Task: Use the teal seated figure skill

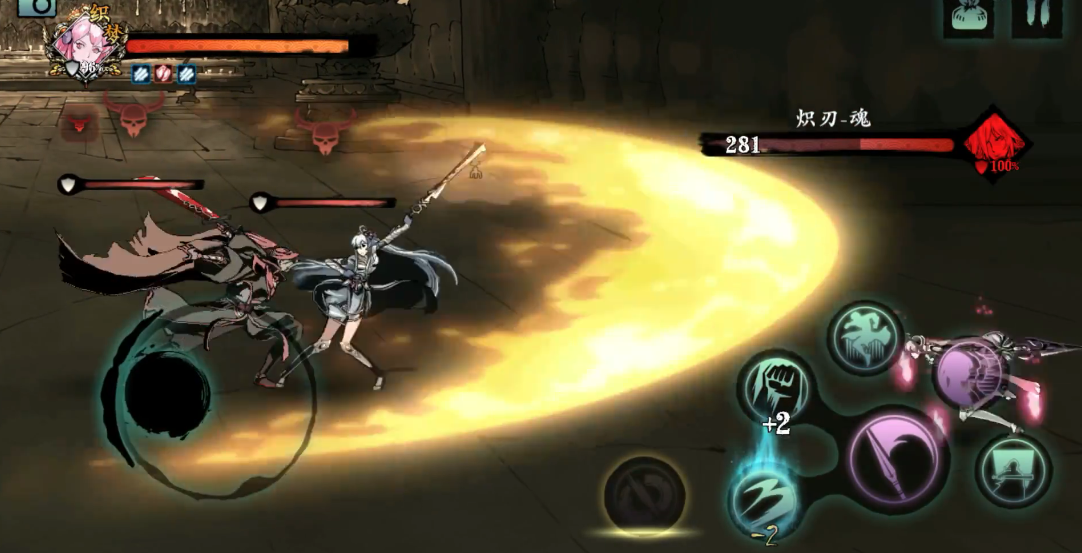Action: click(x=1012, y=469)
